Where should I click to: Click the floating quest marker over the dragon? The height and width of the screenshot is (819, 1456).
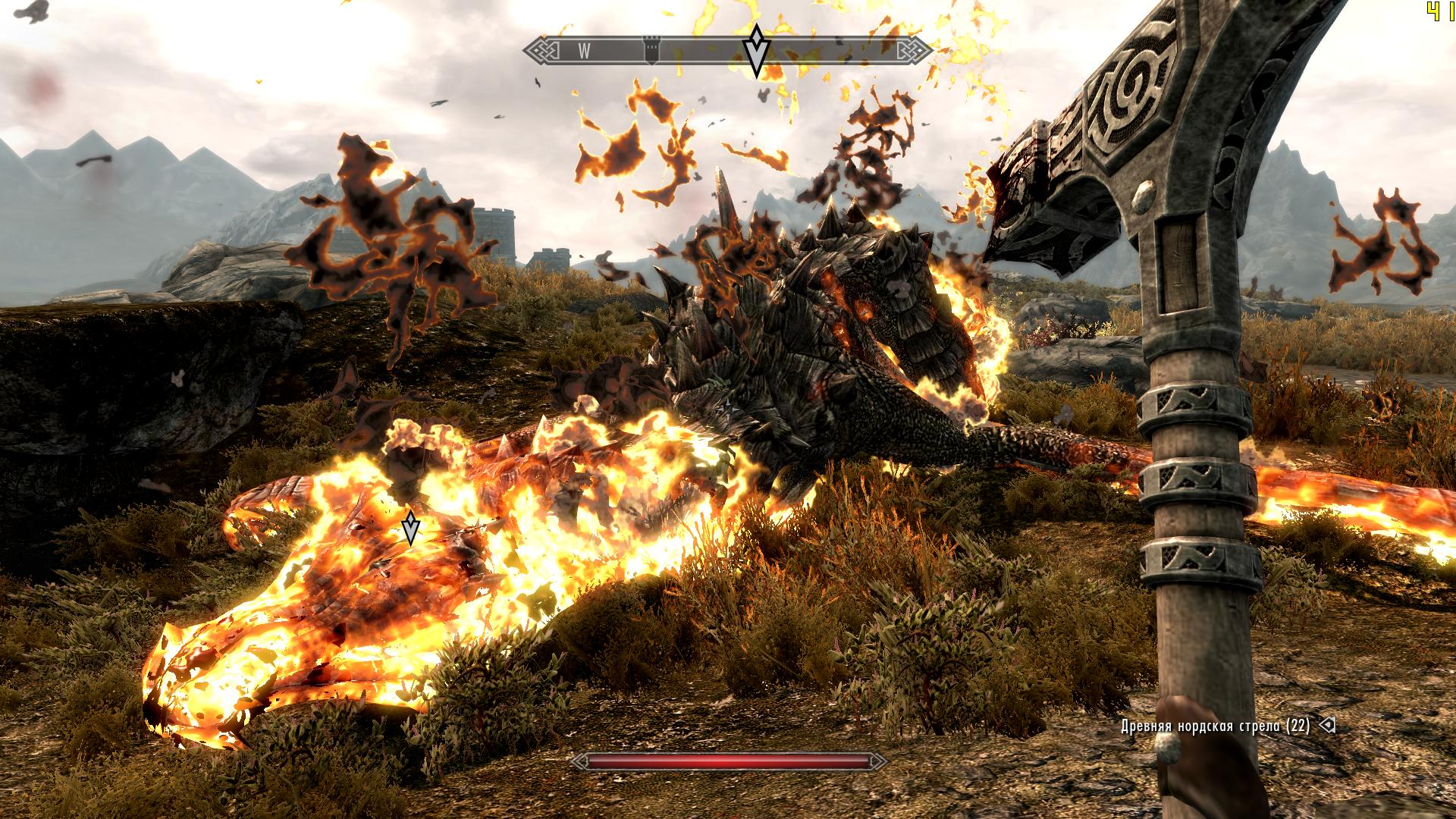click(410, 528)
